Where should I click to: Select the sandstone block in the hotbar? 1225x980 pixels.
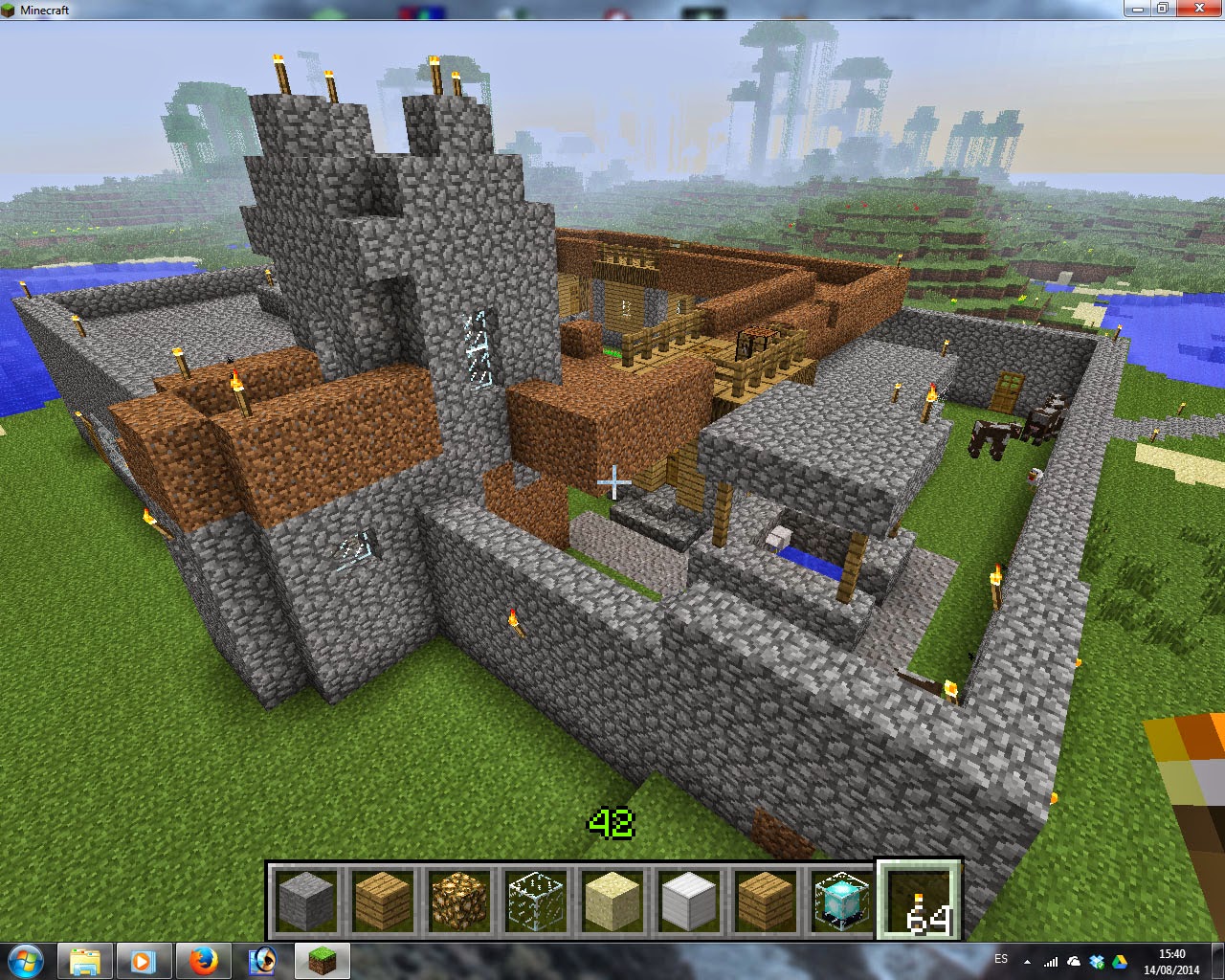pos(612,900)
